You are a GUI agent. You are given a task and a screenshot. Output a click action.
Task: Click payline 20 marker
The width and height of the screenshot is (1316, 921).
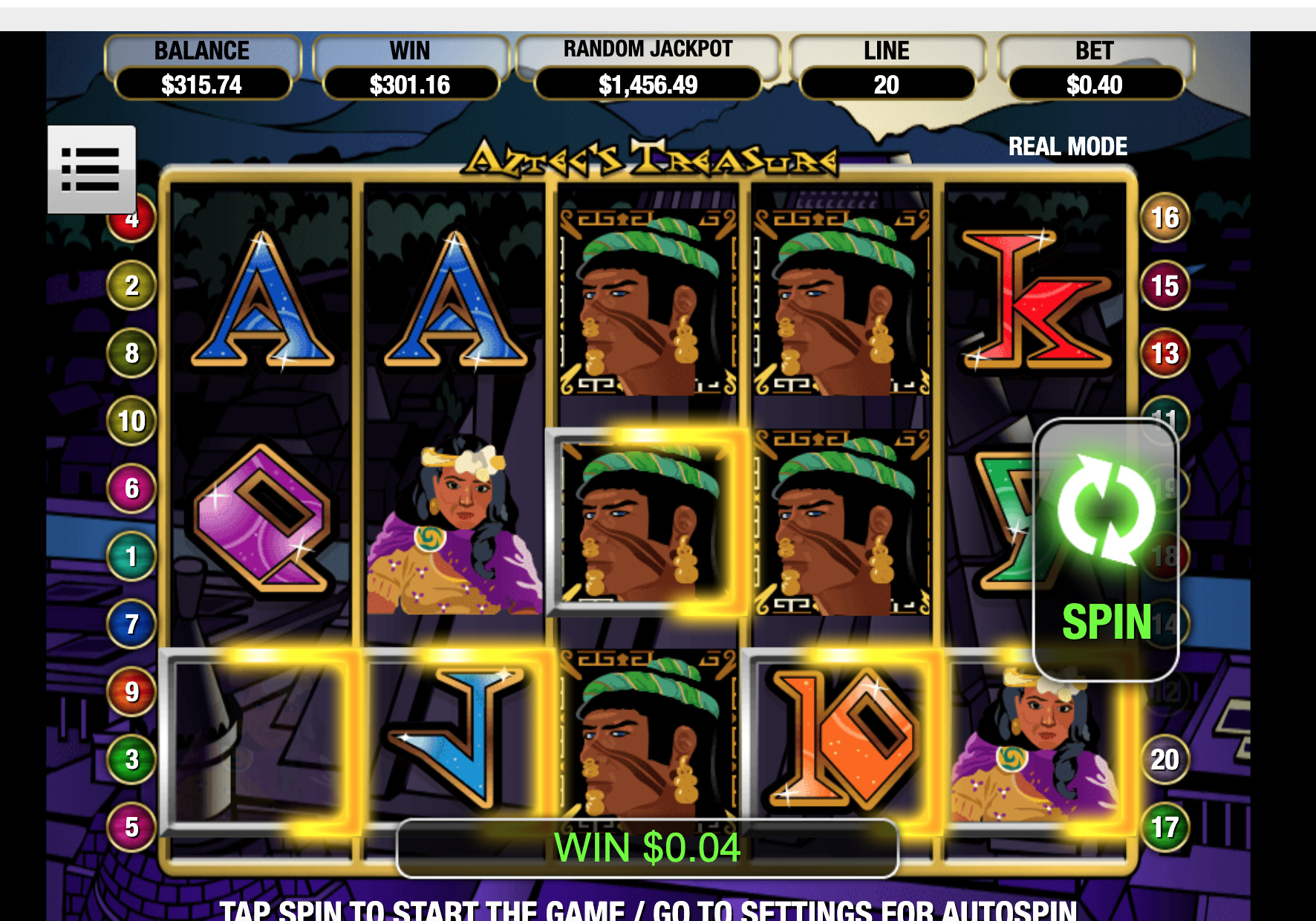[1164, 760]
